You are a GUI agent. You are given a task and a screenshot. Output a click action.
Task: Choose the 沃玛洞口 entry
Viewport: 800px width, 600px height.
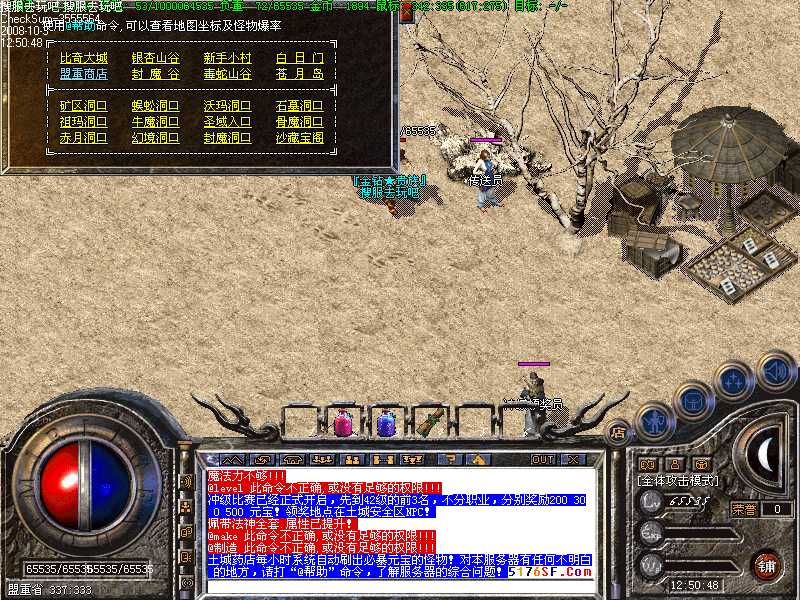(228, 105)
